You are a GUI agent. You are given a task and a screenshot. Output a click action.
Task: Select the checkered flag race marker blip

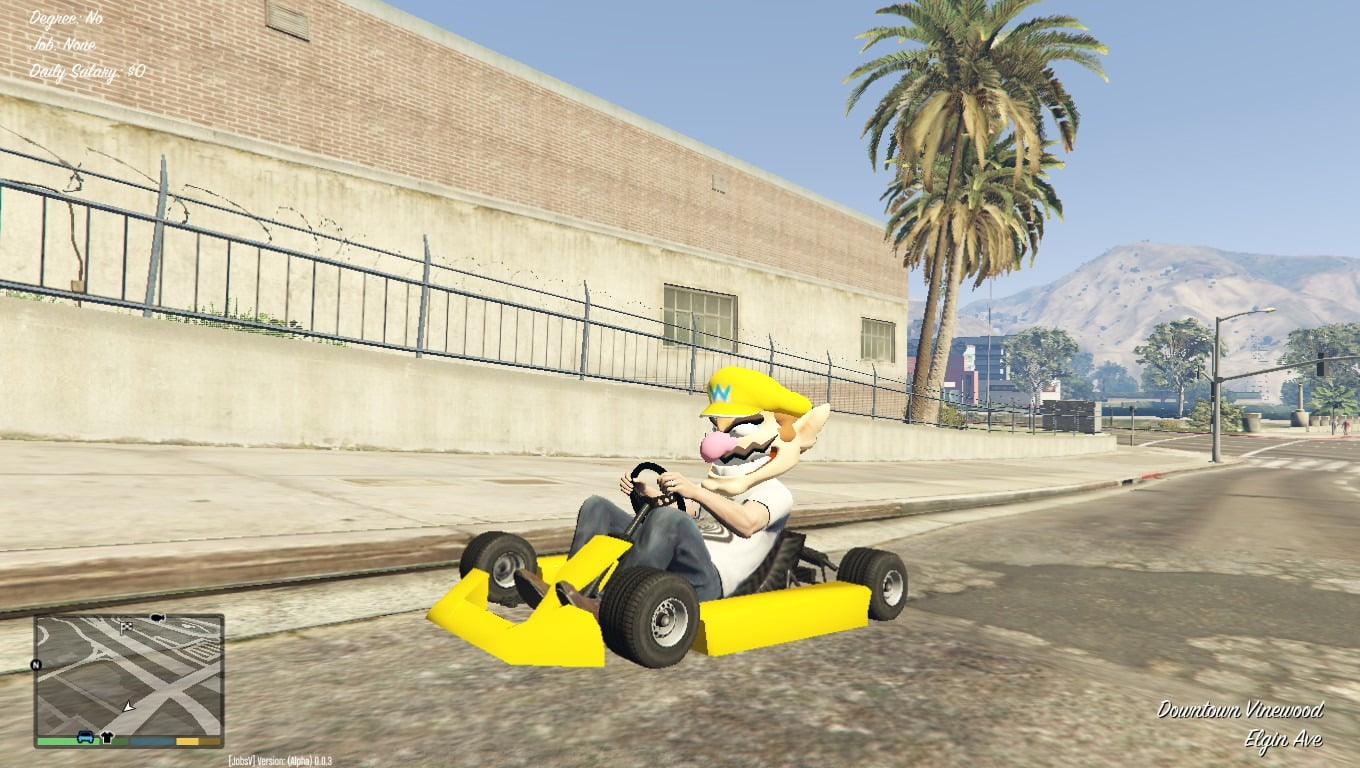tap(126, 627)
